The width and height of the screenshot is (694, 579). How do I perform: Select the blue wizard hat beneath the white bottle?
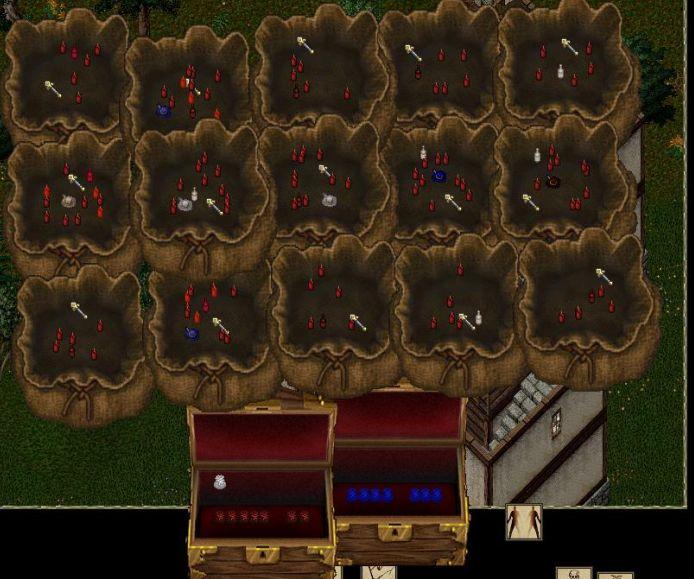(438, 176)
